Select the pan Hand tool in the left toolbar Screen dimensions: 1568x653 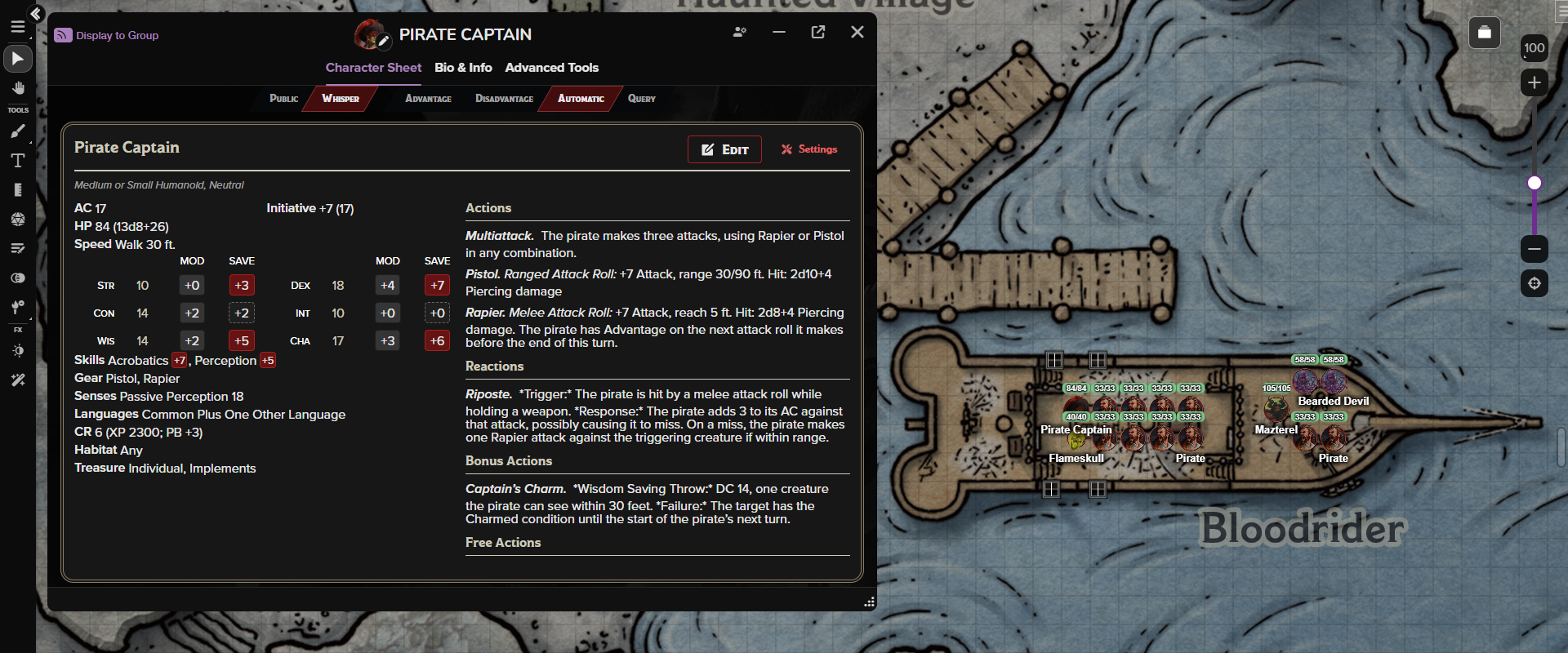17,87
